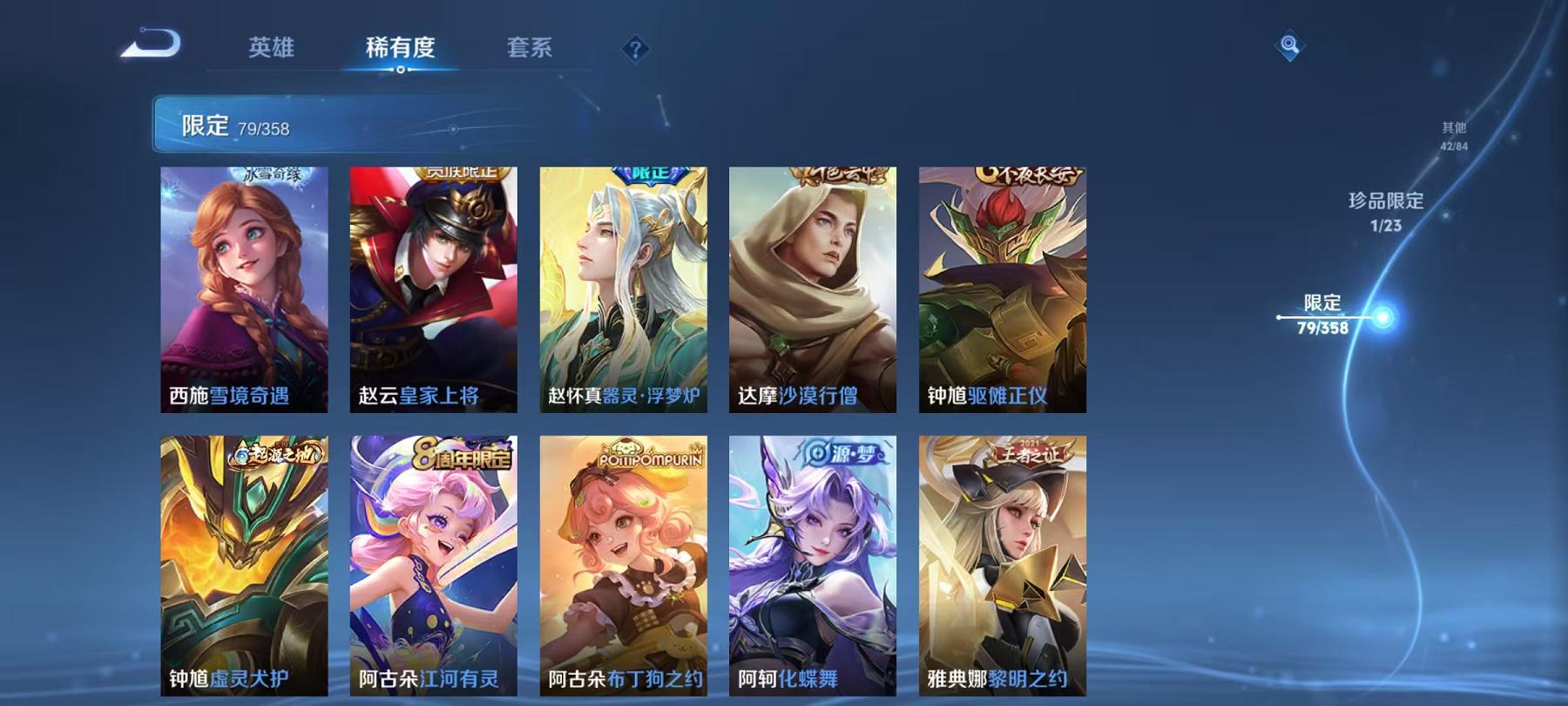Switch to the 英雄 tab
Screen dimensions: 1568x706
[x=270, y=49]
